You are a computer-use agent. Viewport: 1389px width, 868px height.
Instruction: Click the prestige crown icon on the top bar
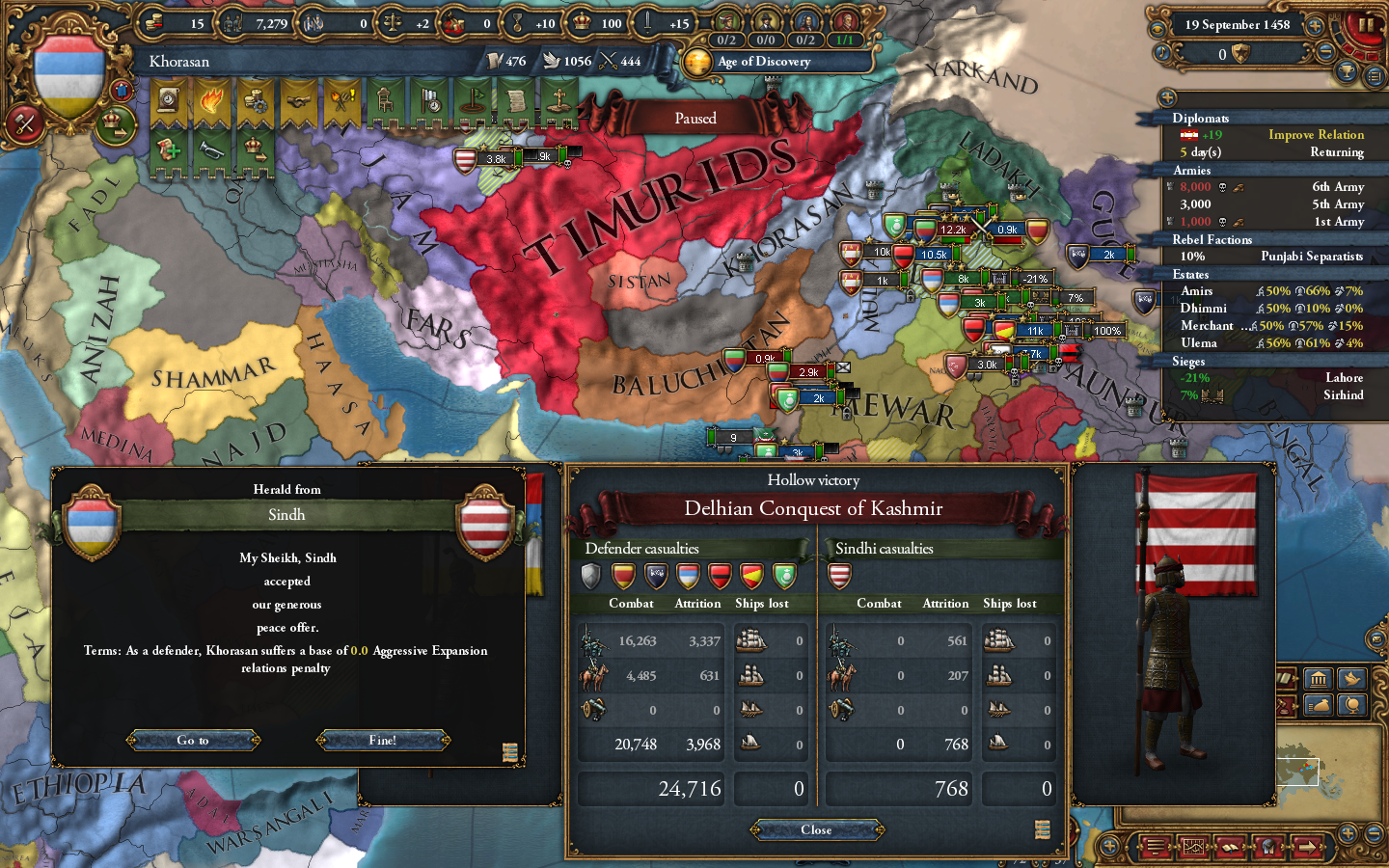click(582, 21)
